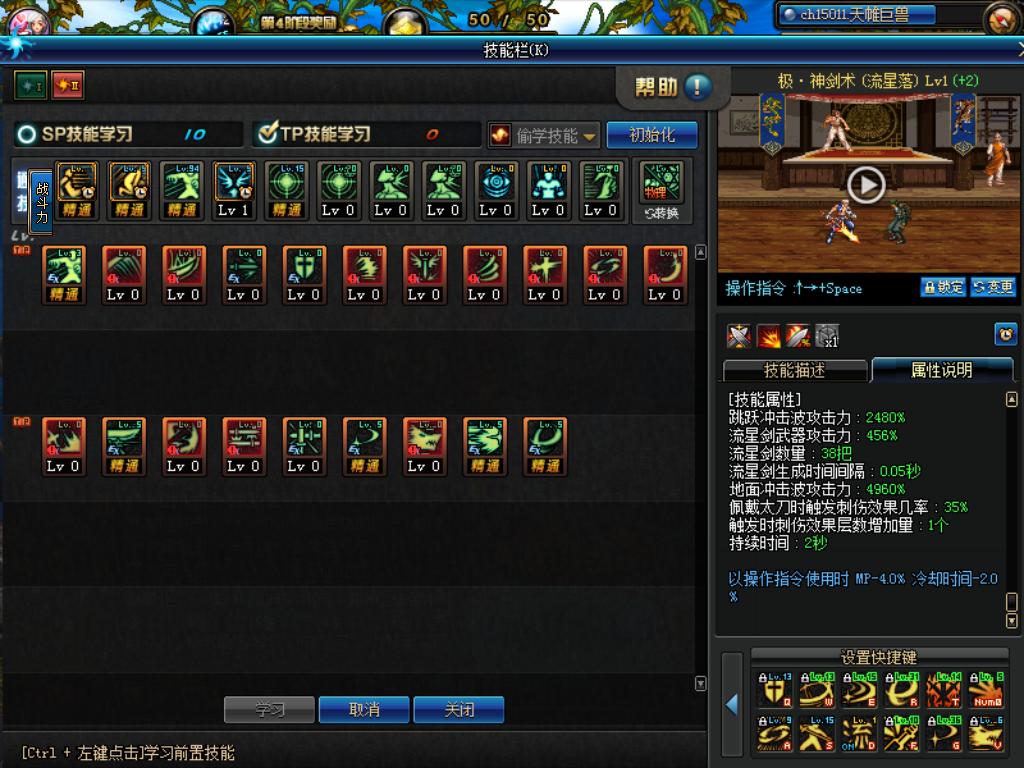The height and width of the screenshot is (768, 1024).
Task: Choose skill preset I button
Action: click(29, 86)
